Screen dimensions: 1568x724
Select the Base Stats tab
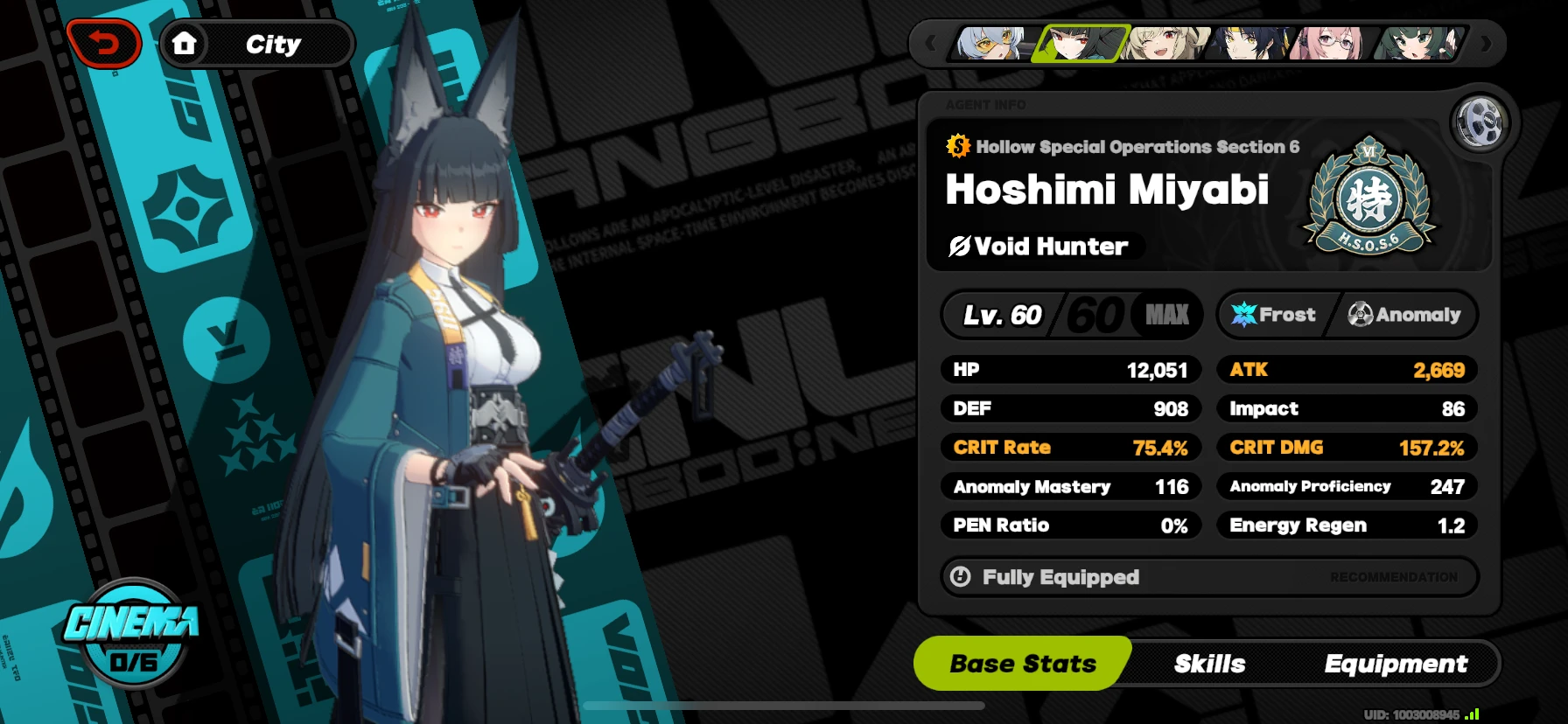point(1022,663)
